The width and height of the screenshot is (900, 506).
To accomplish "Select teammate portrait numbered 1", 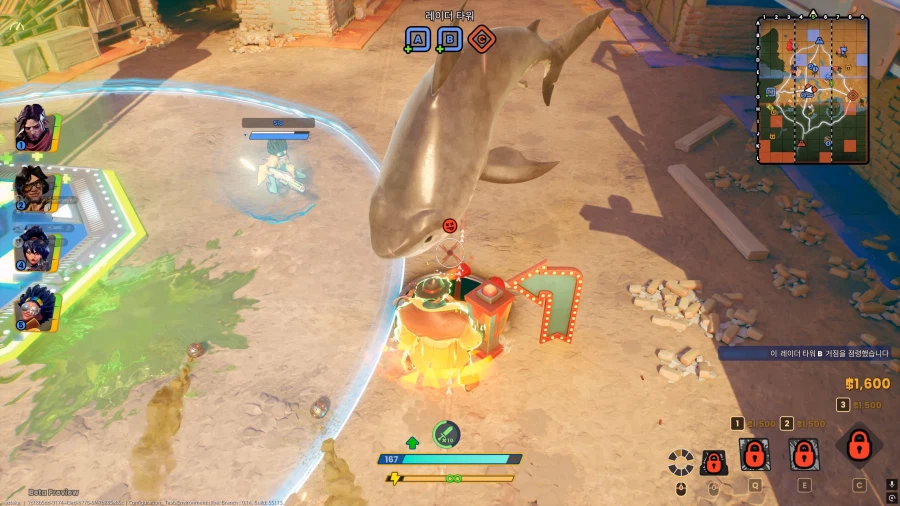I will pyautogui.click(x=34, y=126).
